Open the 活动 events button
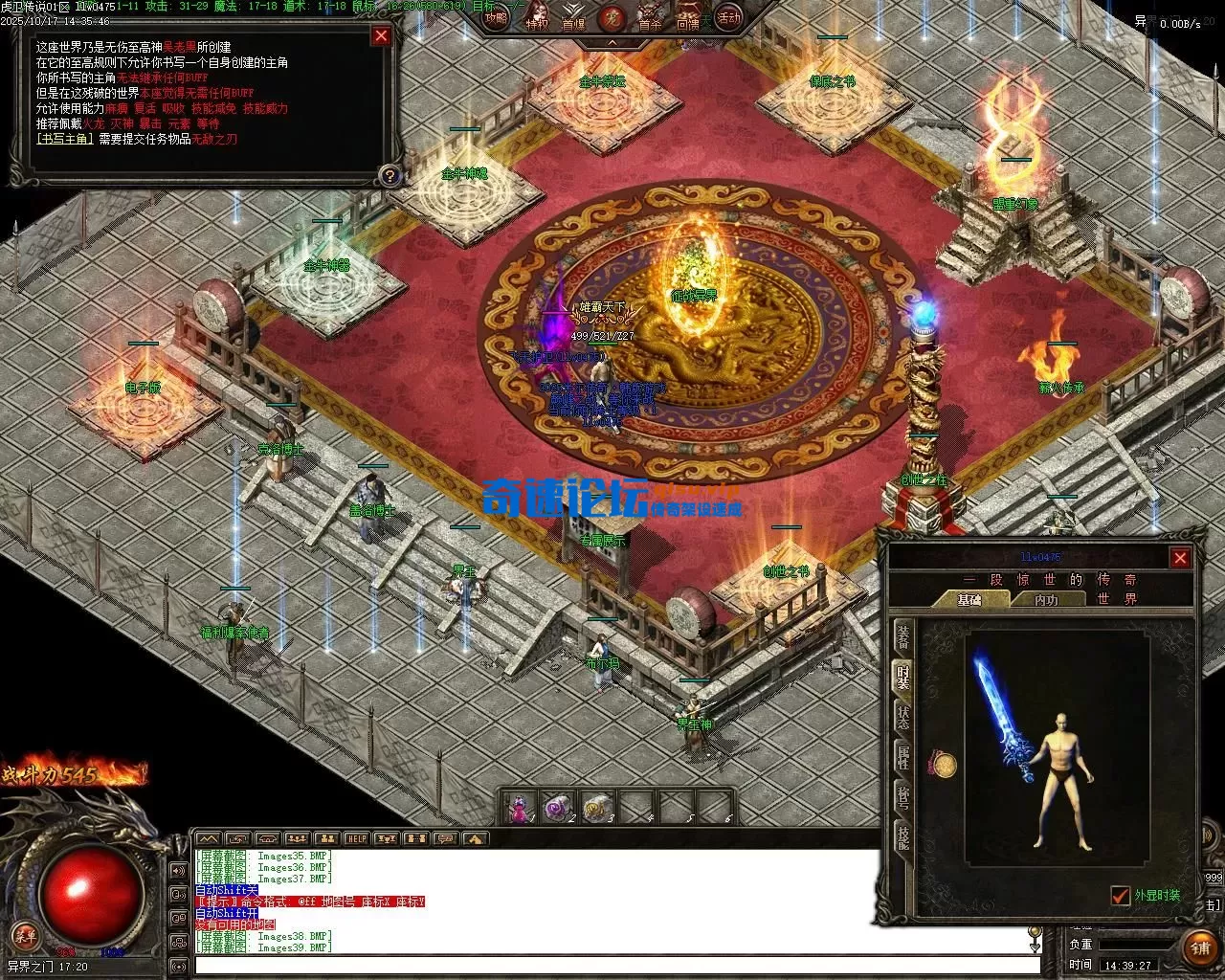This screenshot has height=980, width=1225. pyautogui.click(x=728, y=17)
